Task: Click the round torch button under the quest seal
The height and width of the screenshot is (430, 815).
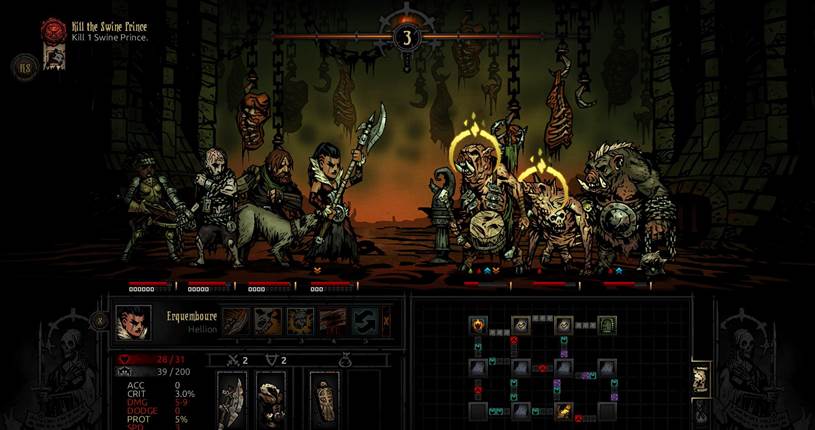Action: [x=23, y=68]
